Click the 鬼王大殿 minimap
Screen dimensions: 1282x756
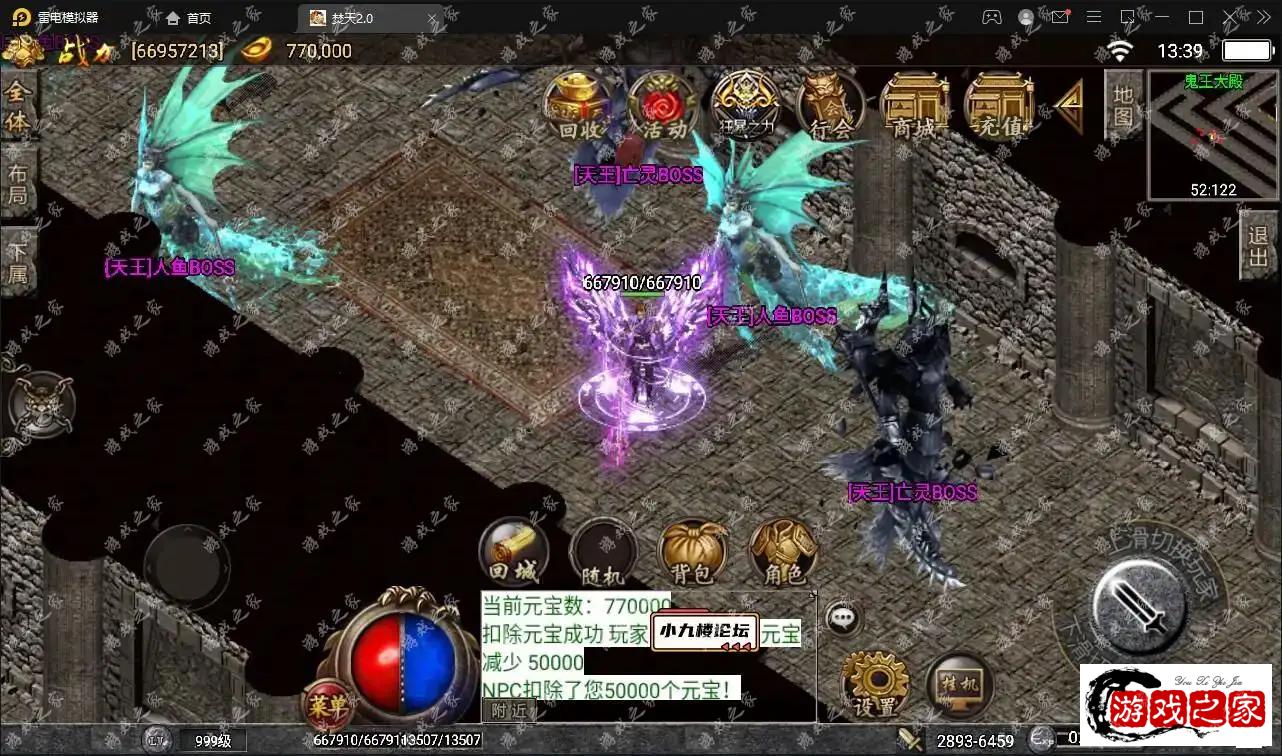[x=1214, y=135]
